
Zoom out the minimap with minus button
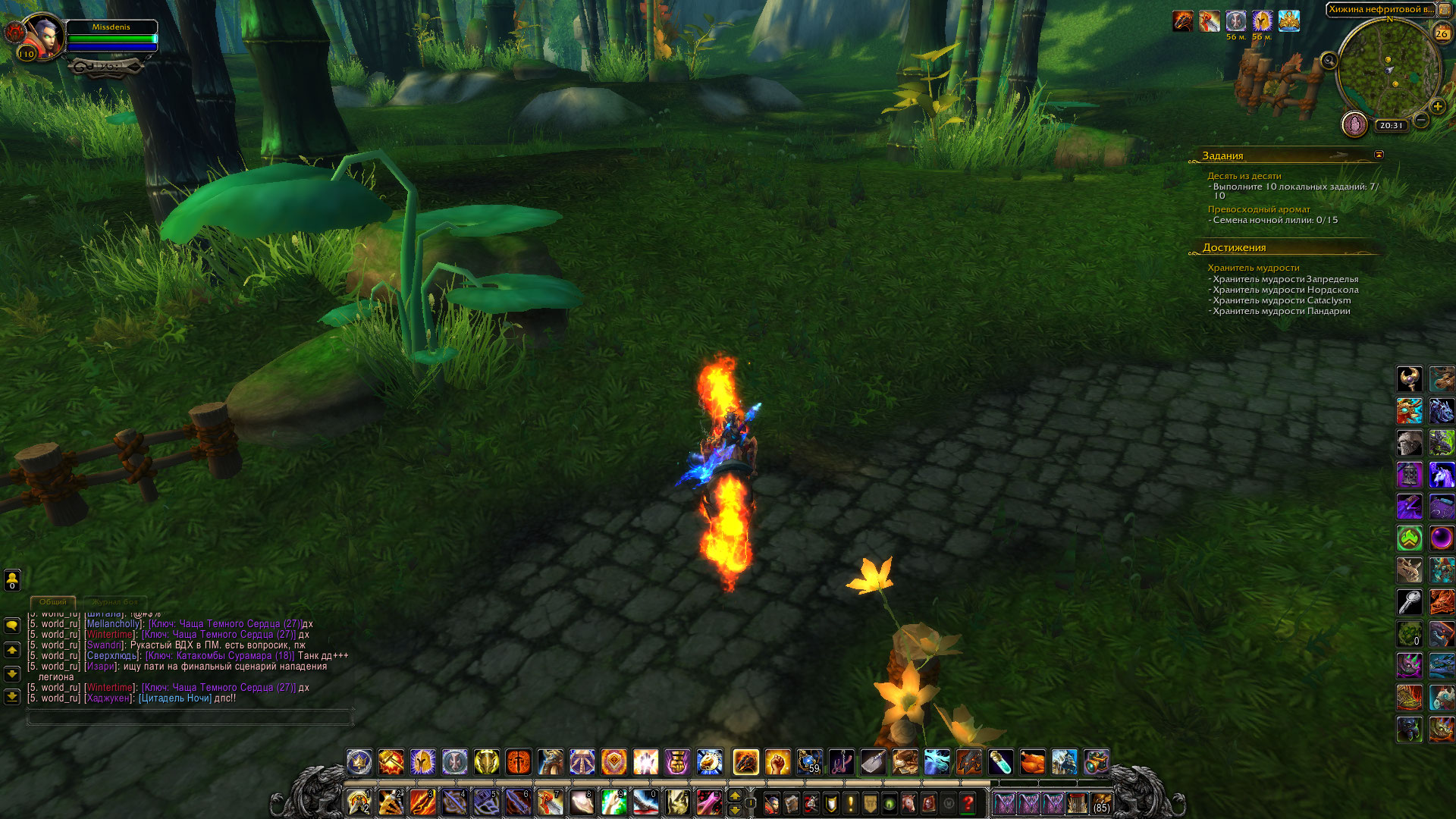click(1422, 120)
